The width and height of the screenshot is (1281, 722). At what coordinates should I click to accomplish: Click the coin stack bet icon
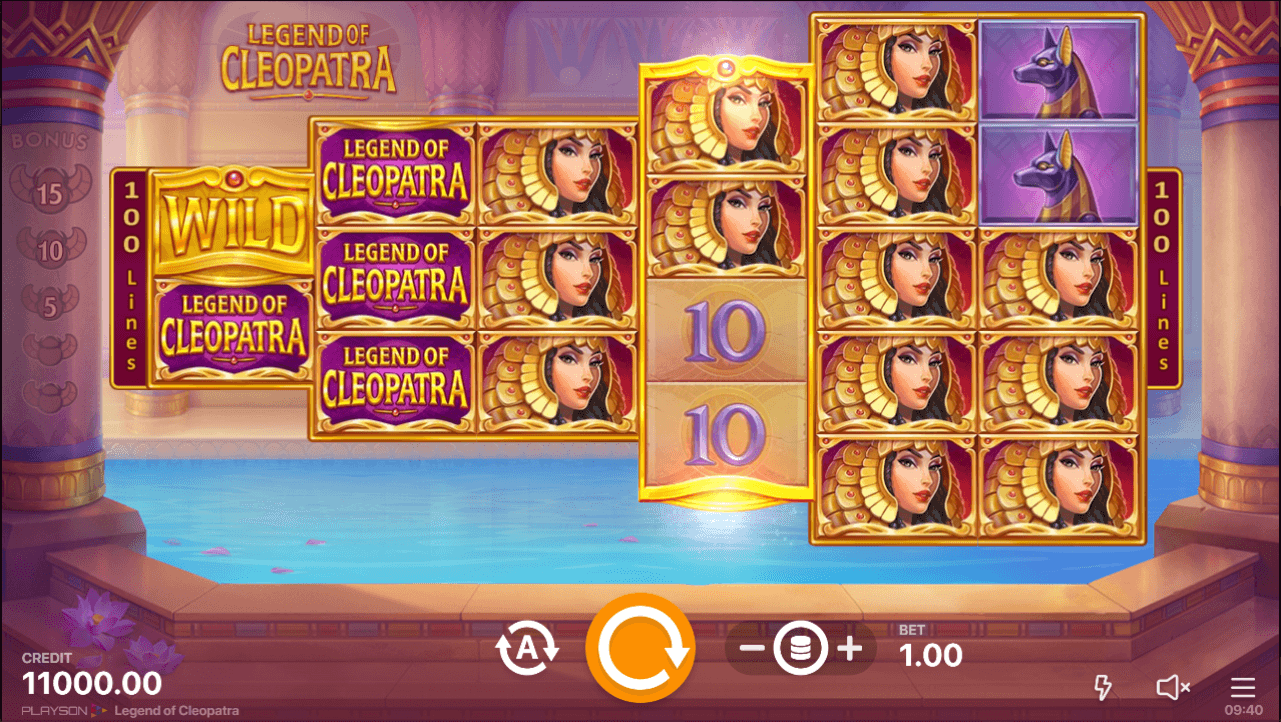click(799, 646)
